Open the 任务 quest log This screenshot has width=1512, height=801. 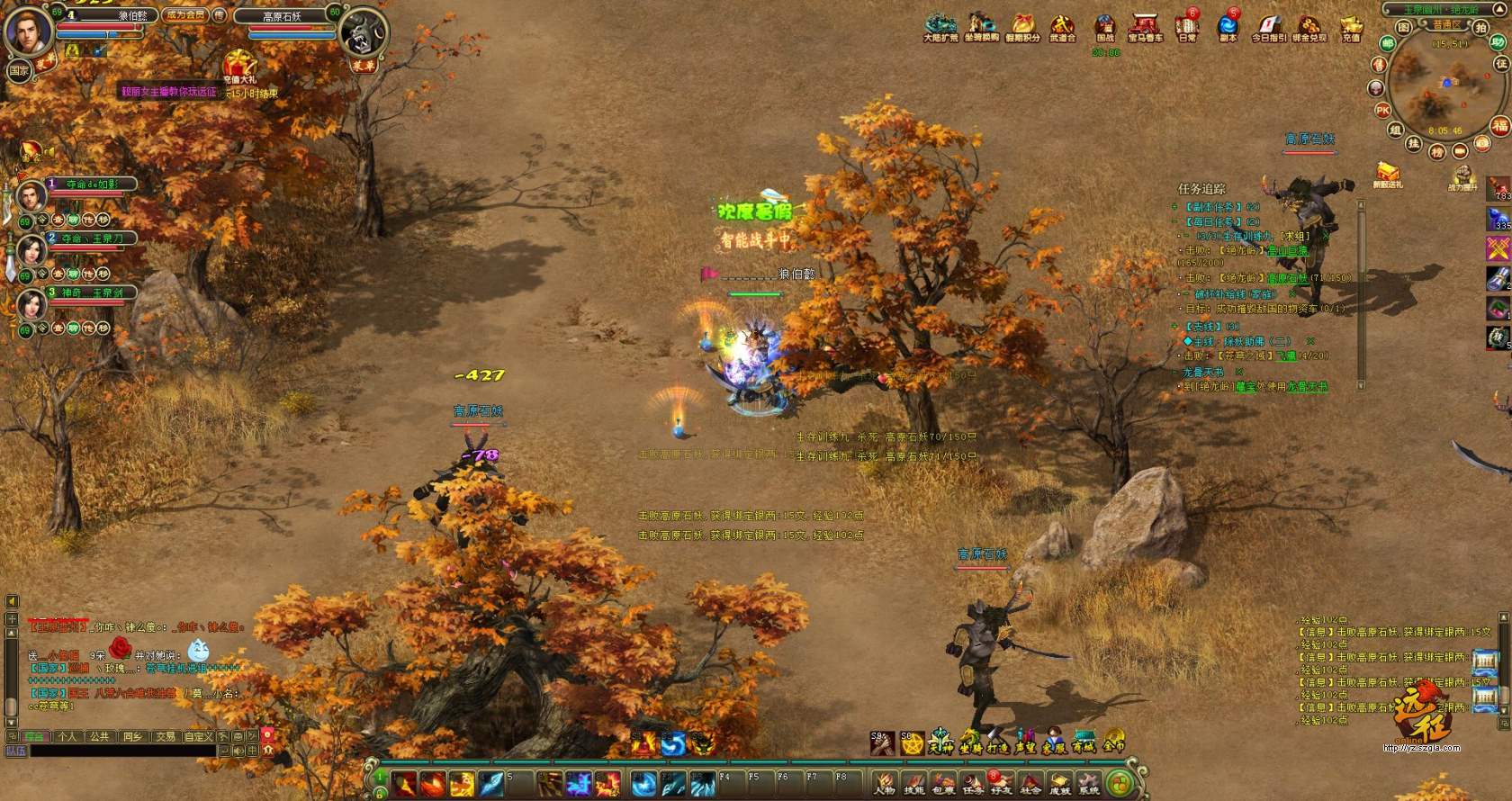[973, 784]
